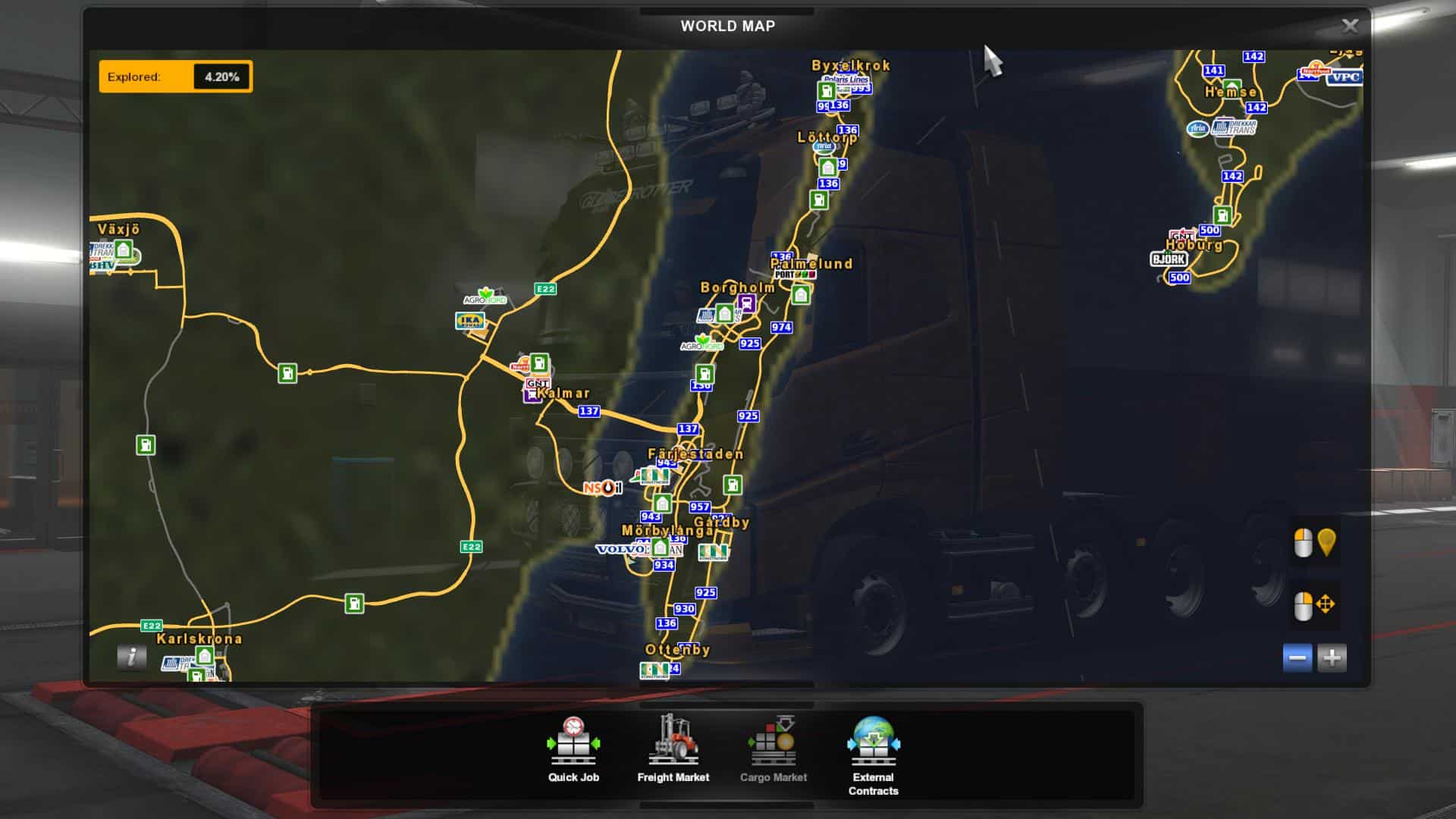Open the Freight Market

(x=673, y=749)
